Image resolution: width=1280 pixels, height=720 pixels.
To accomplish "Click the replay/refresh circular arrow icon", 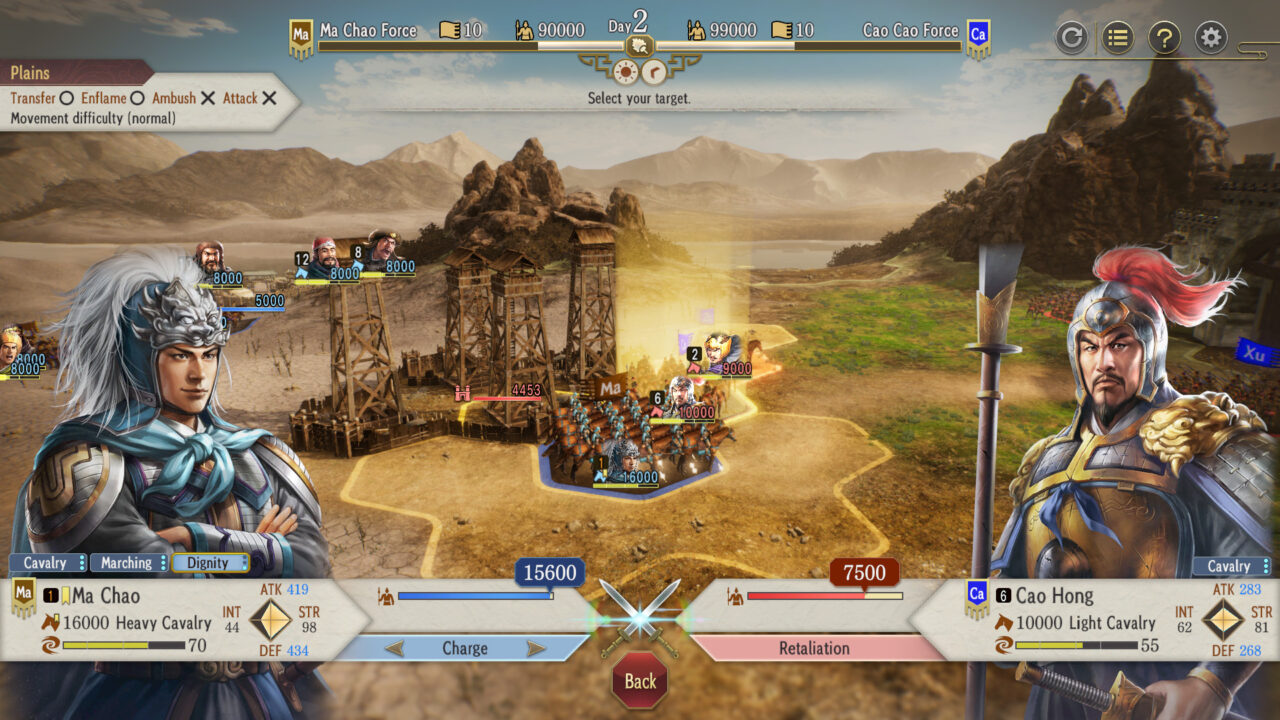I will pyautogui.click(x=1072, y=37).
